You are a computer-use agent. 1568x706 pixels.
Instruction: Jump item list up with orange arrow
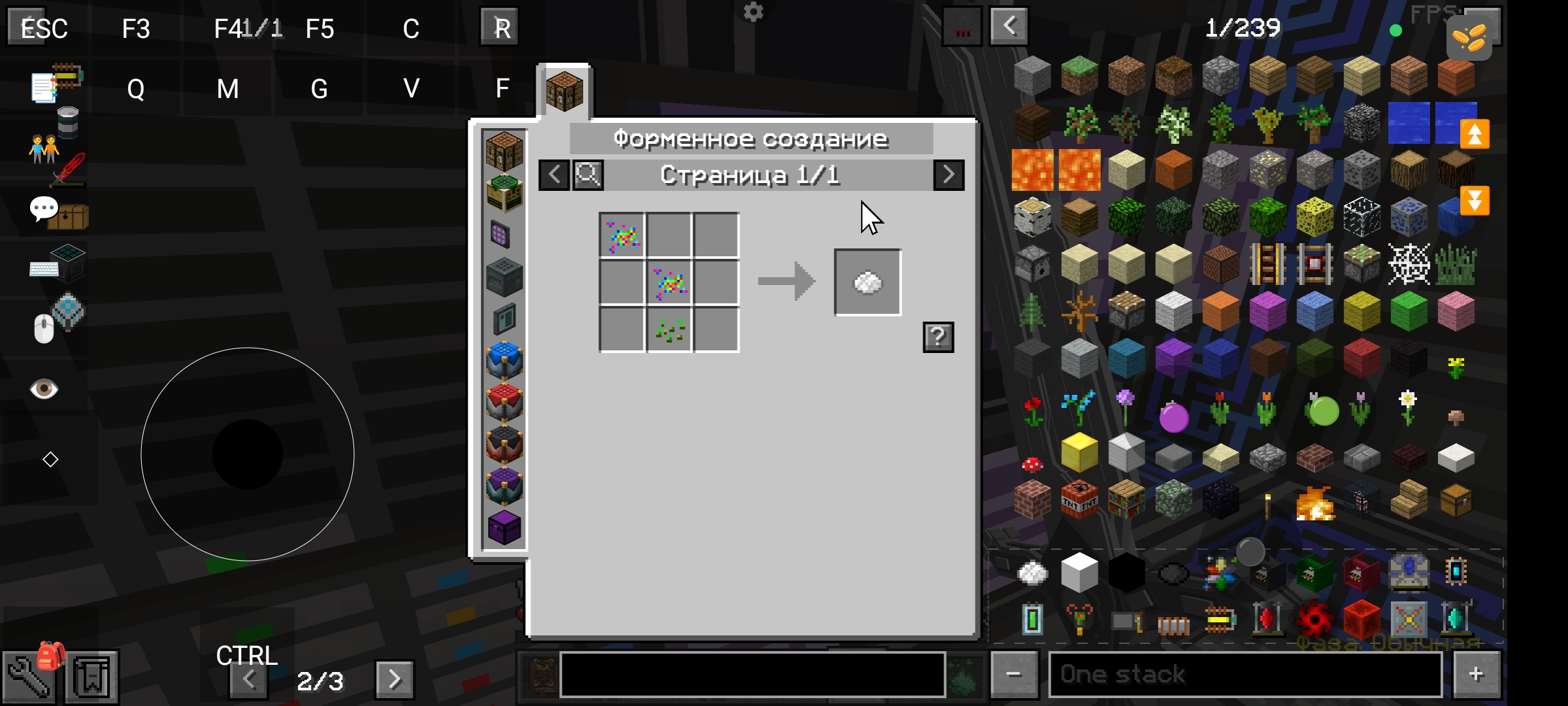click(1475, 135)
